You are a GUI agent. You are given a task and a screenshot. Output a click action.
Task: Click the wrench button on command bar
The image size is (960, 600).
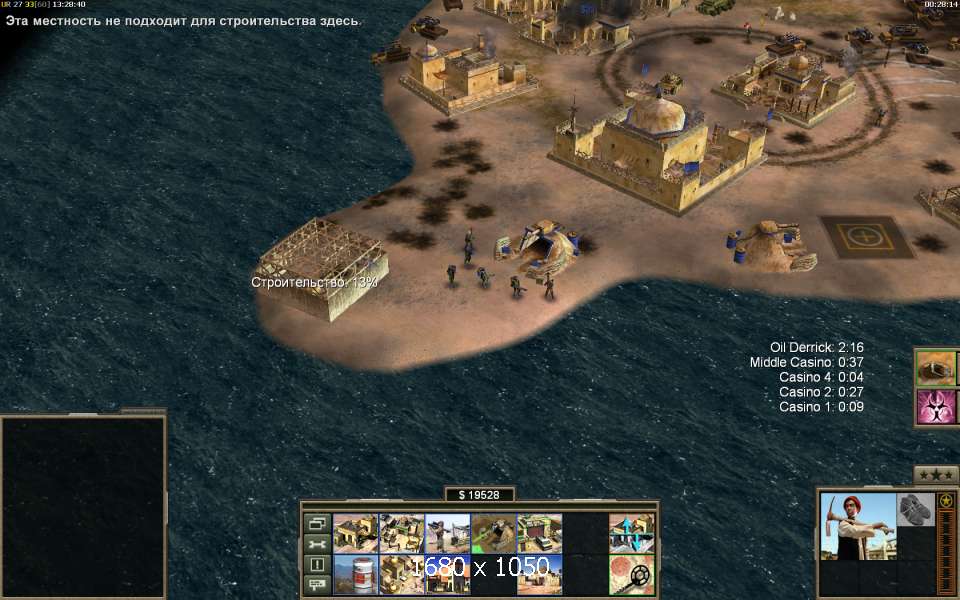pyautogui.click(x=317, y=544)
